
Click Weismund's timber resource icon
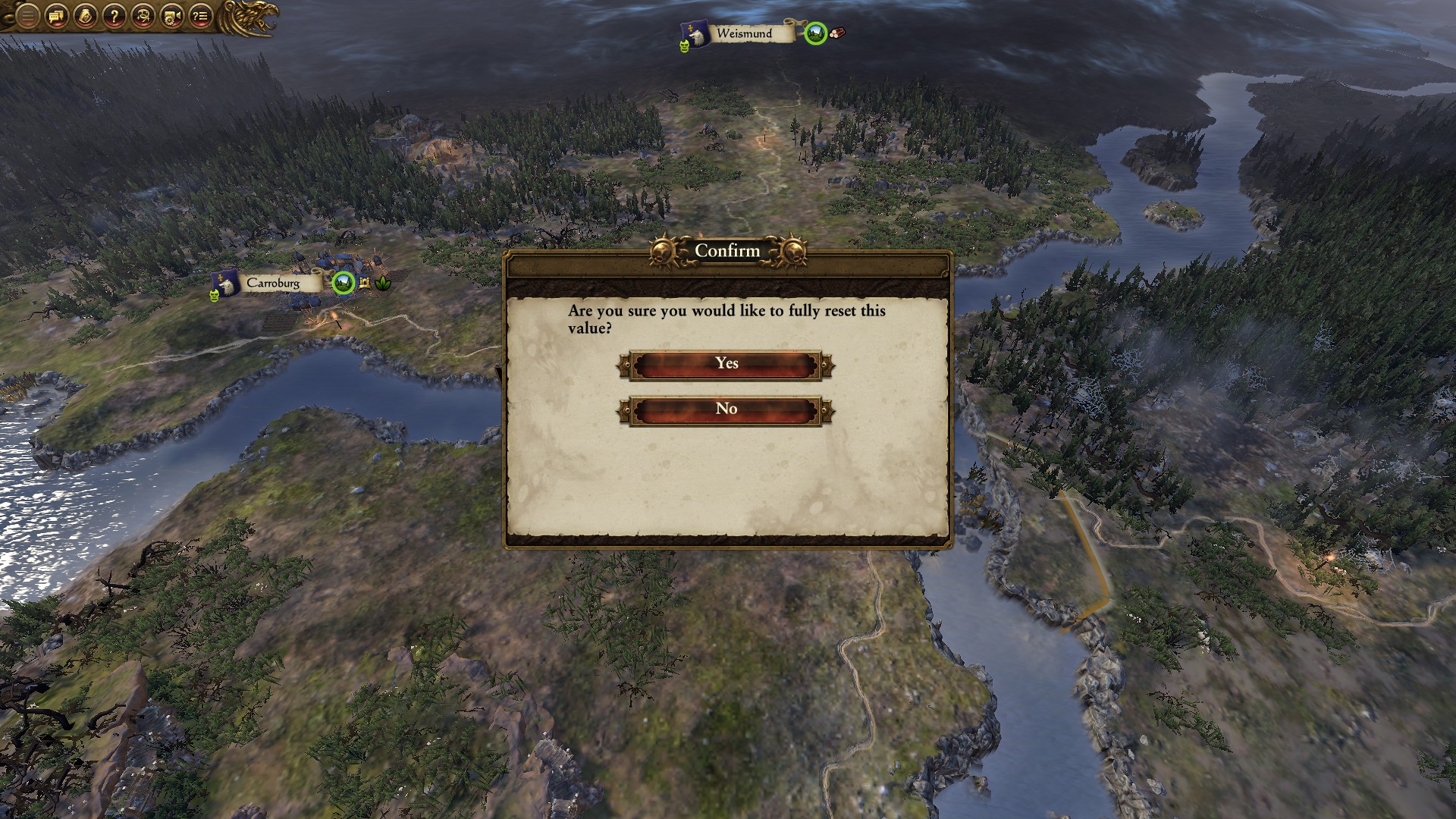836,33
